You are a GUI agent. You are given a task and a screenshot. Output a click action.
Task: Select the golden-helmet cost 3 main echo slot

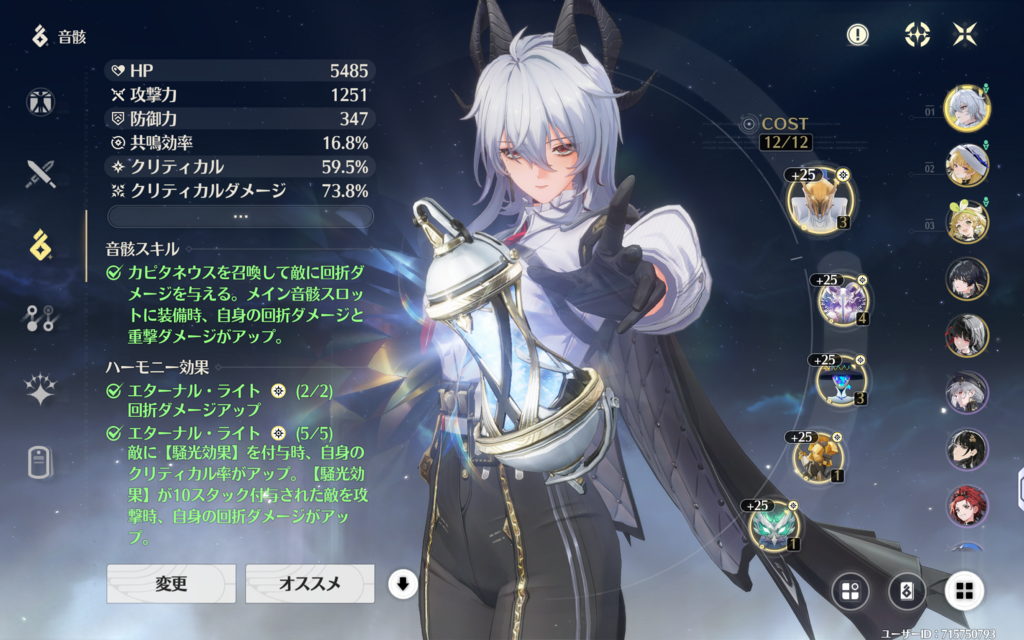coord(818,200)
